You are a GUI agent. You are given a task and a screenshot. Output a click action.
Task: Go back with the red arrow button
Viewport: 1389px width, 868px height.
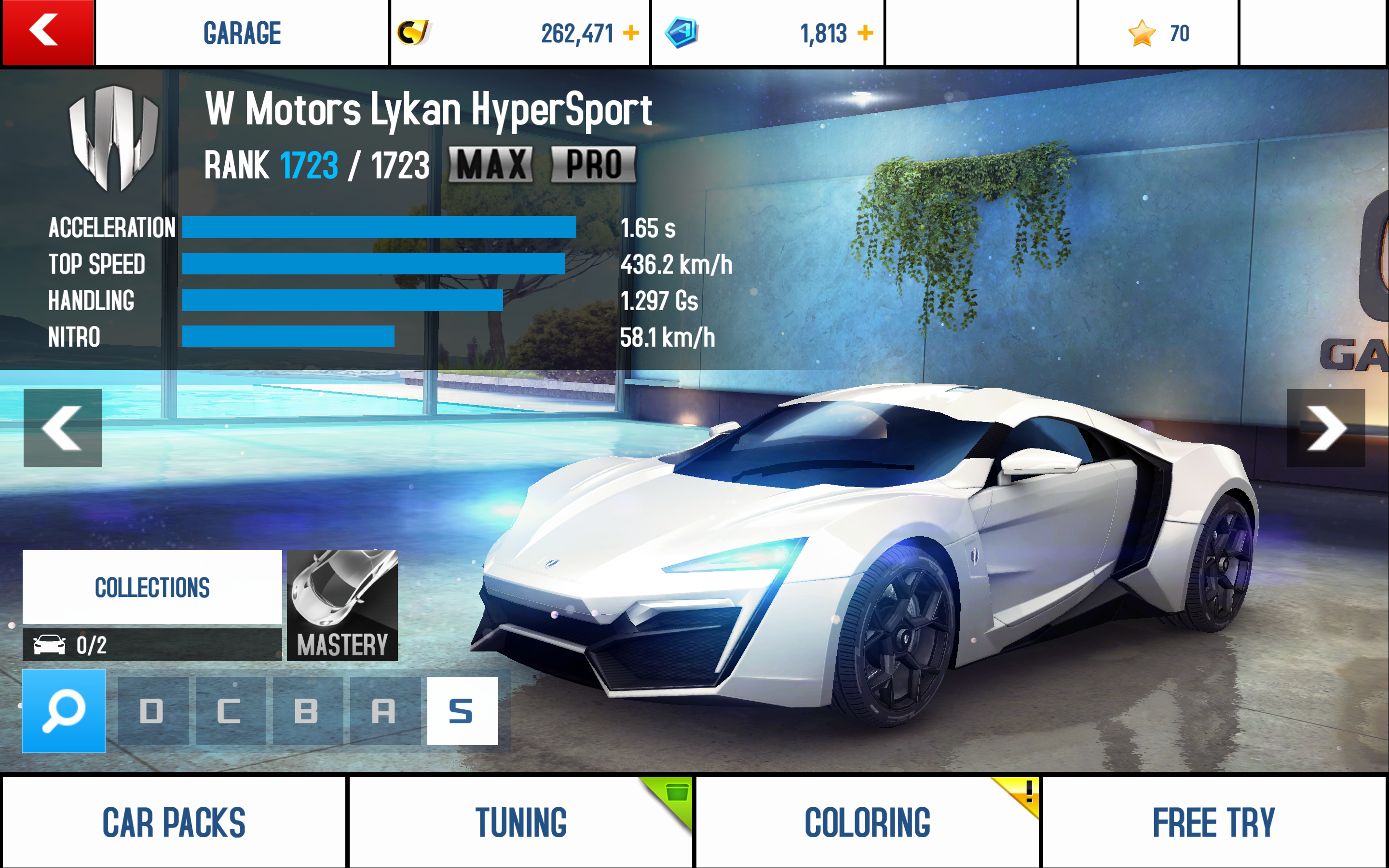[48, 32]
